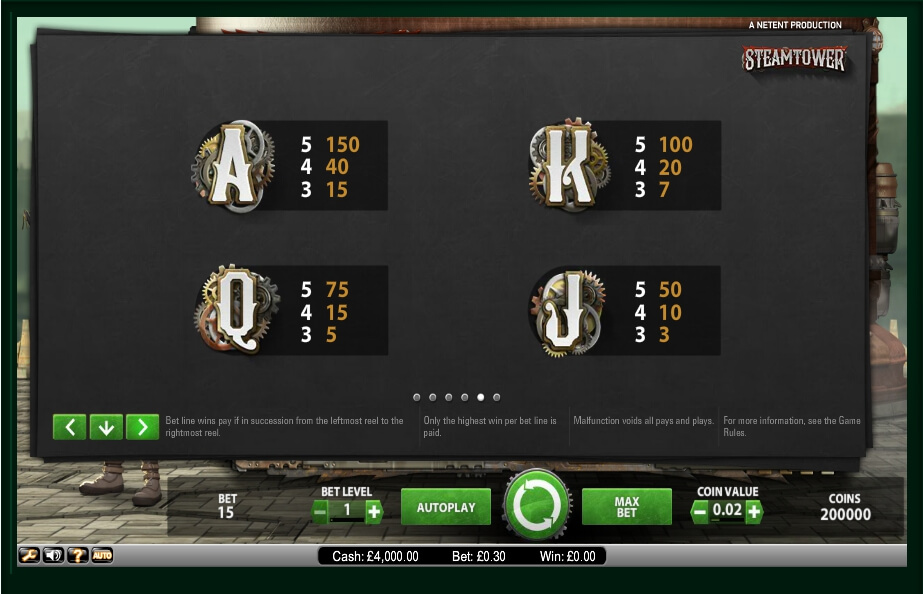
Task: Go to the previous paytable page
Action: [69, 427]
